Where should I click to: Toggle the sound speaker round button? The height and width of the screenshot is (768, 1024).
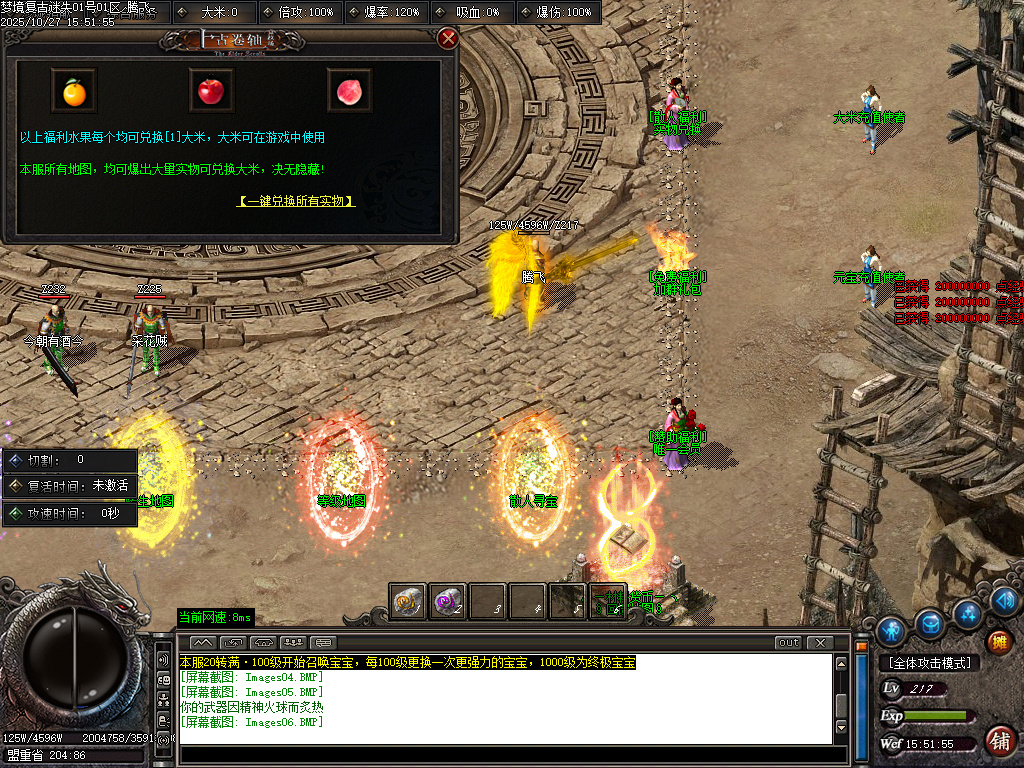1005,600
